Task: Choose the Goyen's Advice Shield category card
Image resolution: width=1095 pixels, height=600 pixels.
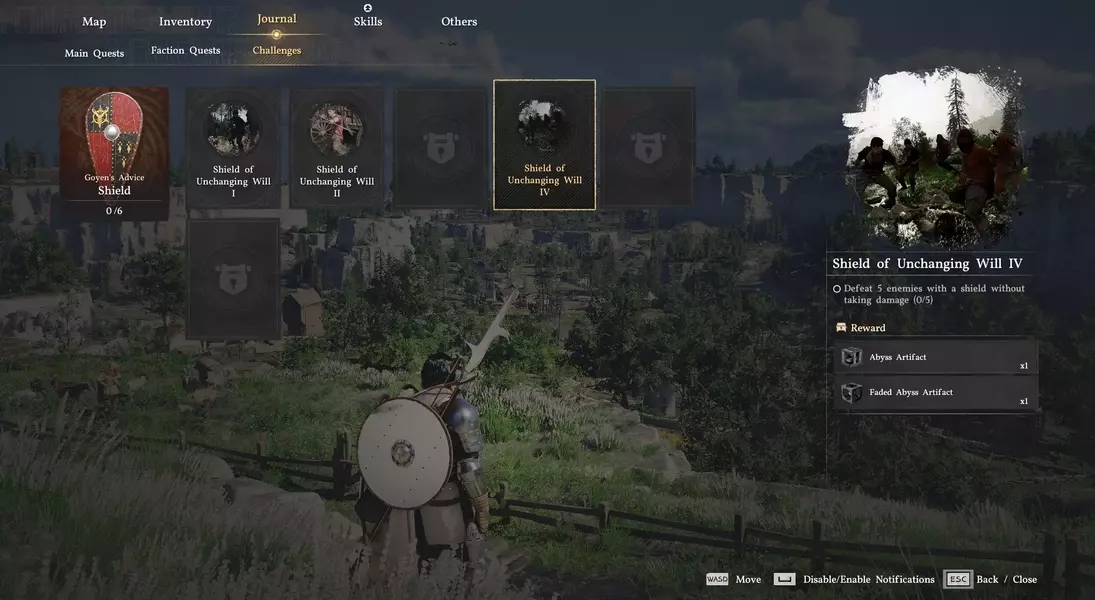Action: (x=114, y=152)
